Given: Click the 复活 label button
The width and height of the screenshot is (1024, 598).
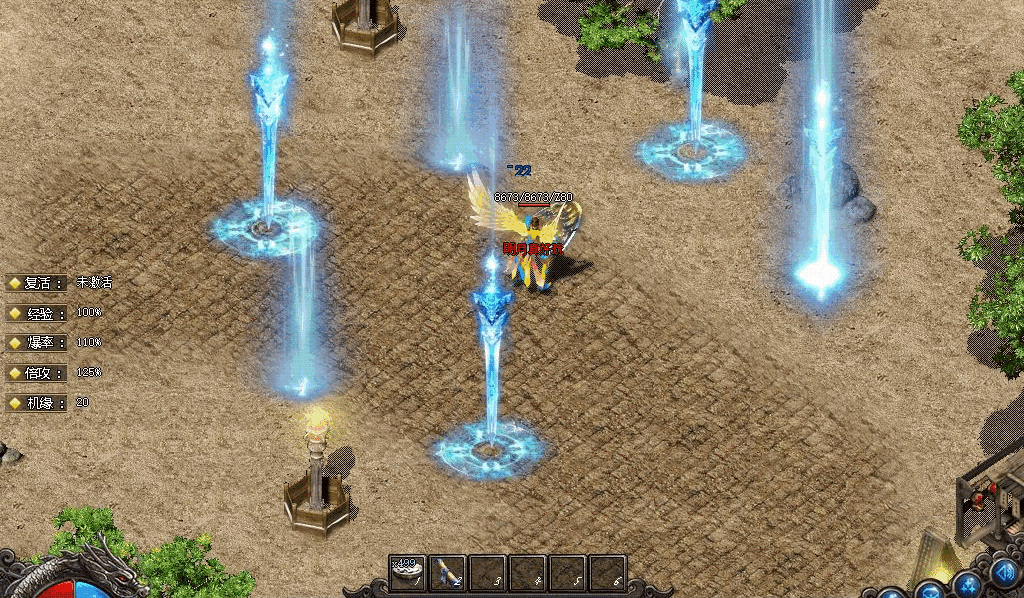Looking at the screenshot, I should [x=38, y=283].
